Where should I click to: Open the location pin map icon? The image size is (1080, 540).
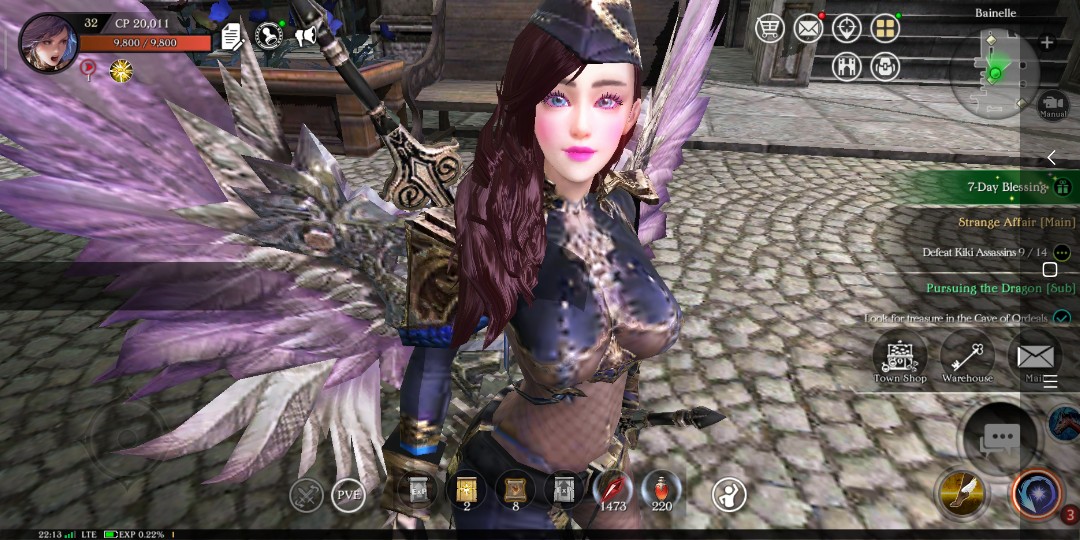(x=847, y=28)
